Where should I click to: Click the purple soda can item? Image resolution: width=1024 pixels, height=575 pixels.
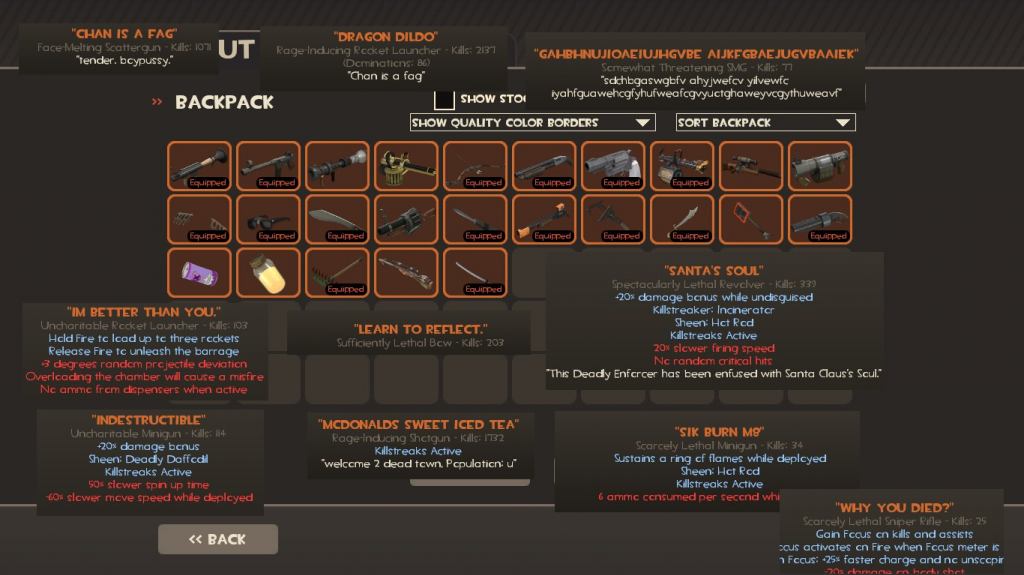click(199, 272)
